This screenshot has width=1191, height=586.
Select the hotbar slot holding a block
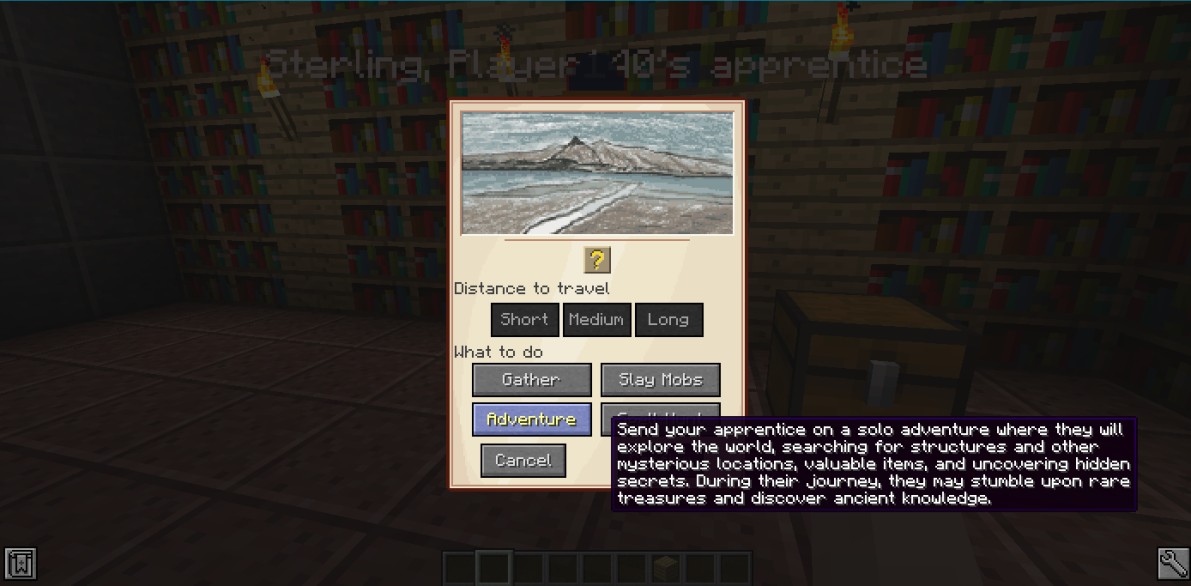[x=665, y=568]
